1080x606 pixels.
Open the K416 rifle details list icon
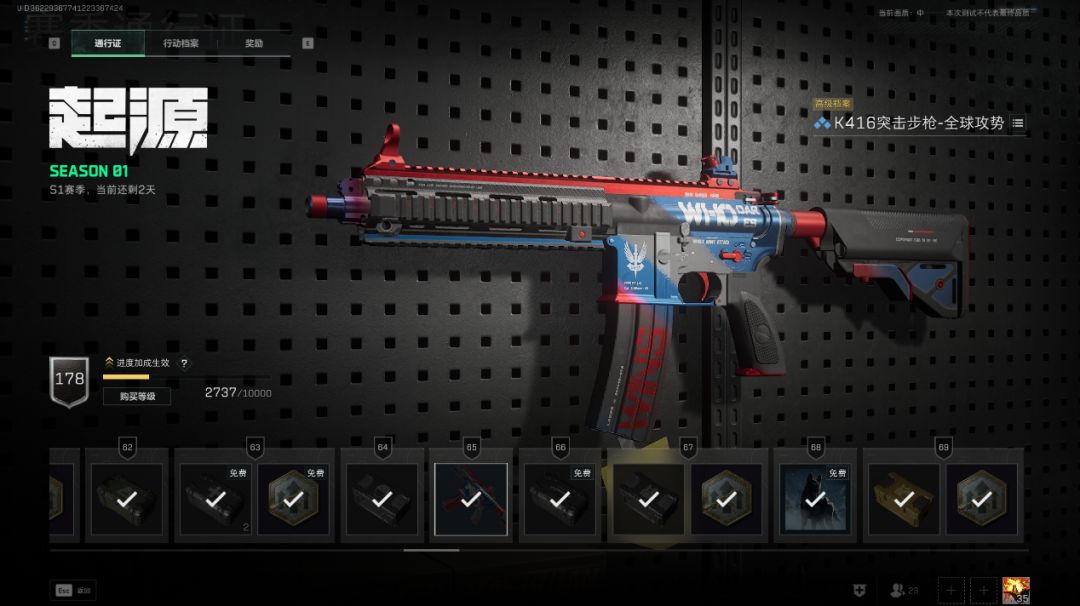tap(1018, 123)
